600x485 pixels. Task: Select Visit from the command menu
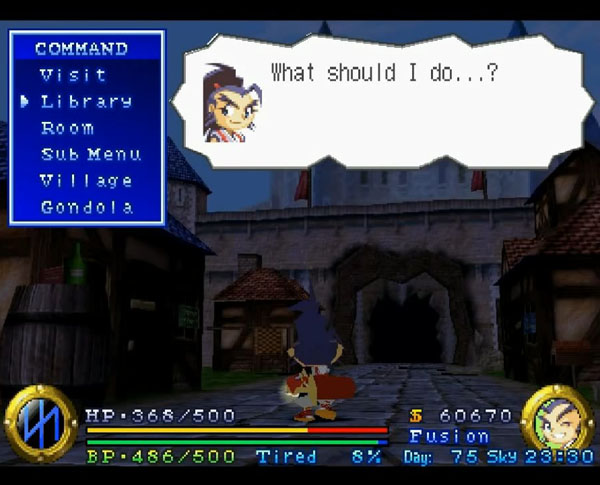[x=73, y=75]
